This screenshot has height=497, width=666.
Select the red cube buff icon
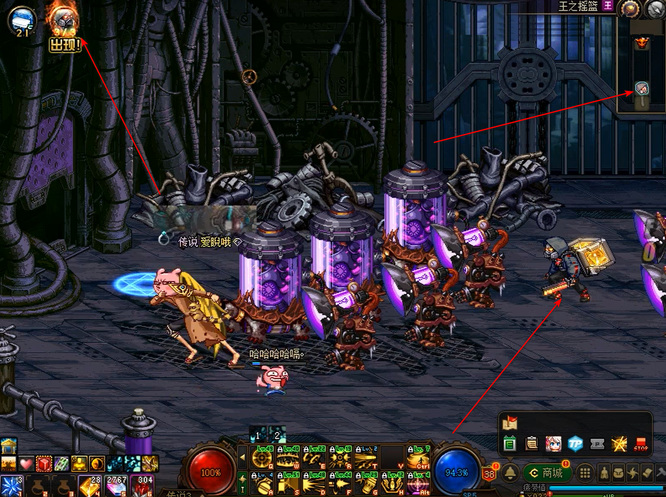click(x=44, y=464)
